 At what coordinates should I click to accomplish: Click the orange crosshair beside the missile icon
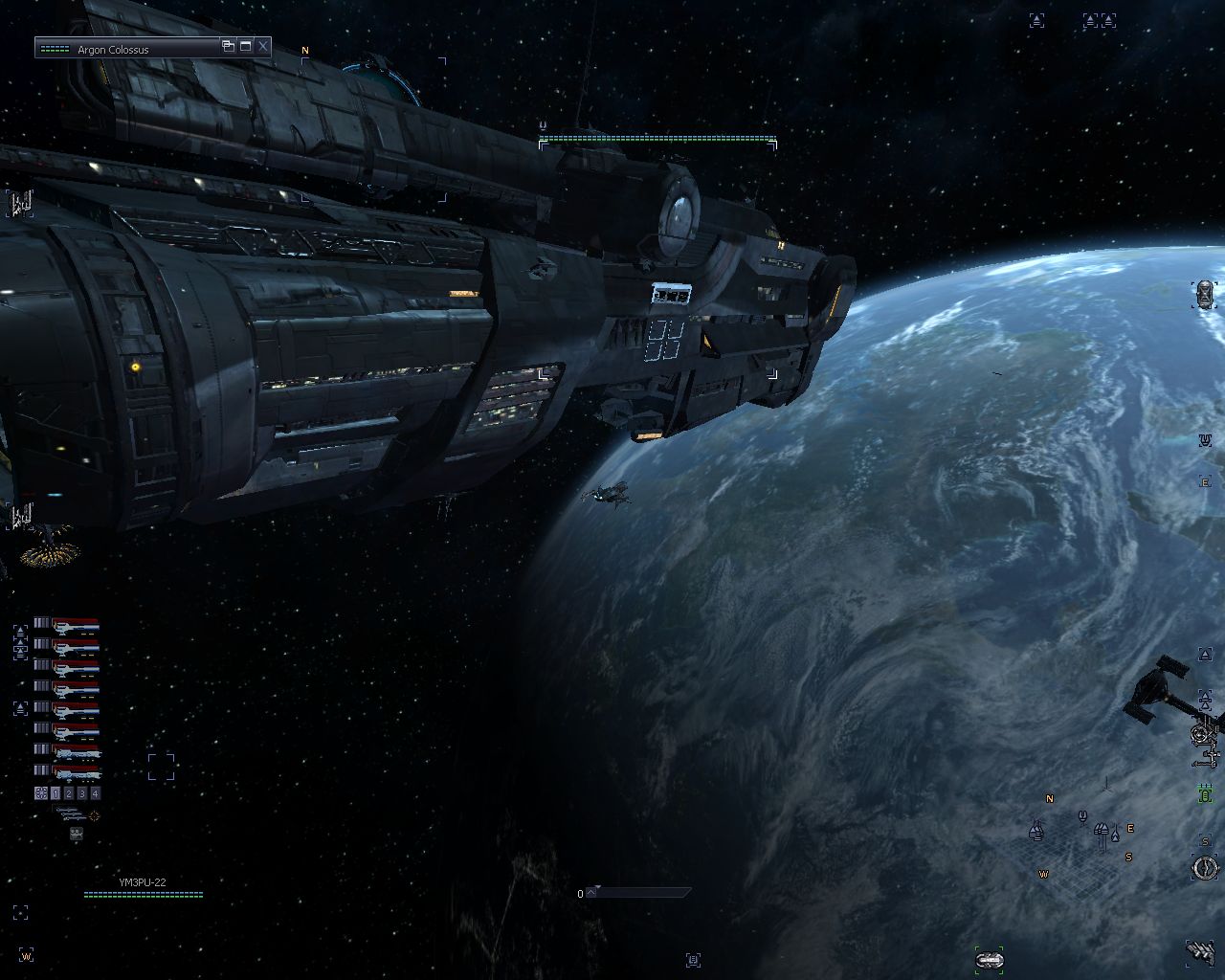click(x=94, y=815)
